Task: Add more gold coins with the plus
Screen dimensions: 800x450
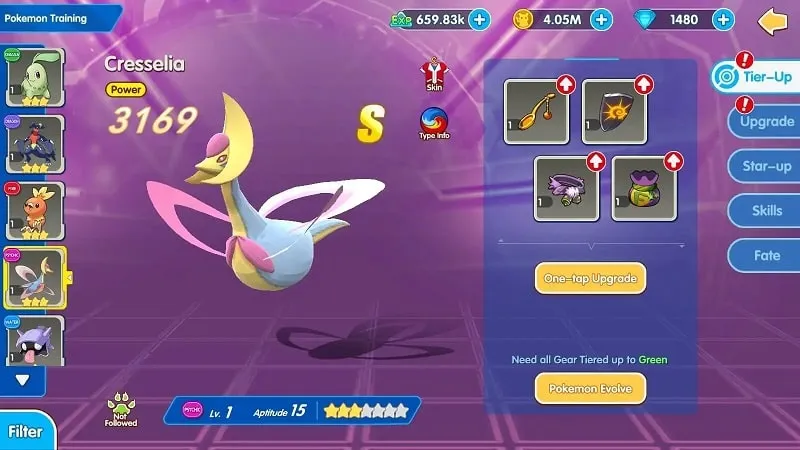Action: [x=601, y=19]
